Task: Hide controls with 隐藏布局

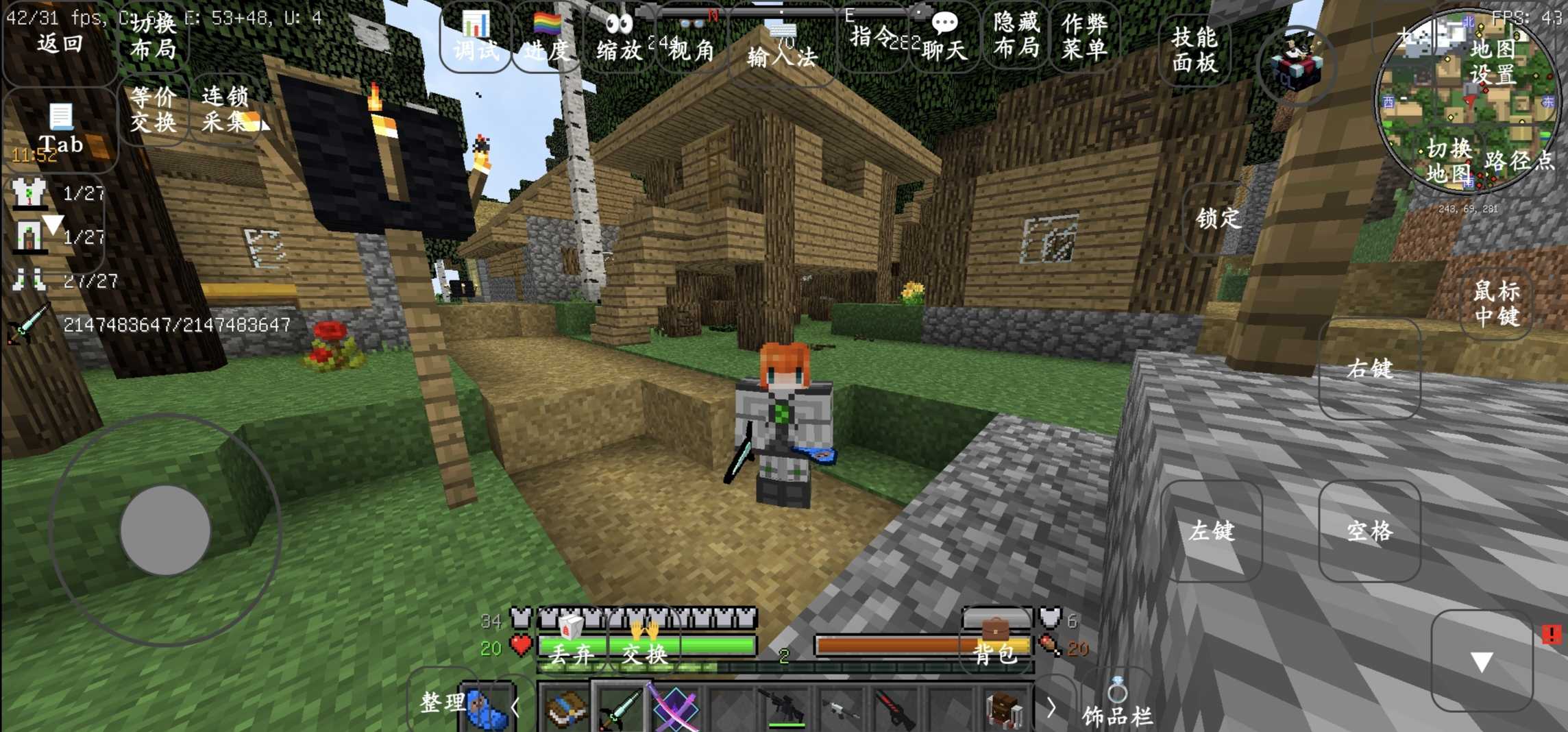Action: (x=1016, y=34)
